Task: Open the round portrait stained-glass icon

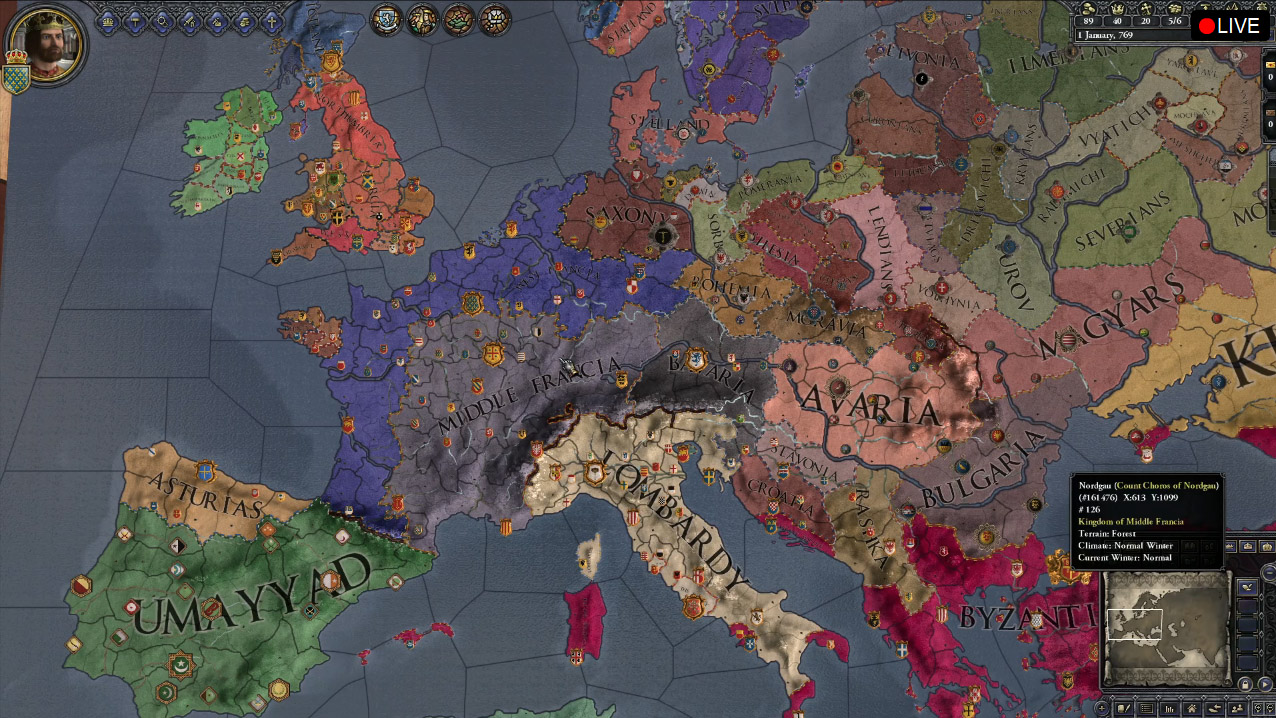Action: 423,19
